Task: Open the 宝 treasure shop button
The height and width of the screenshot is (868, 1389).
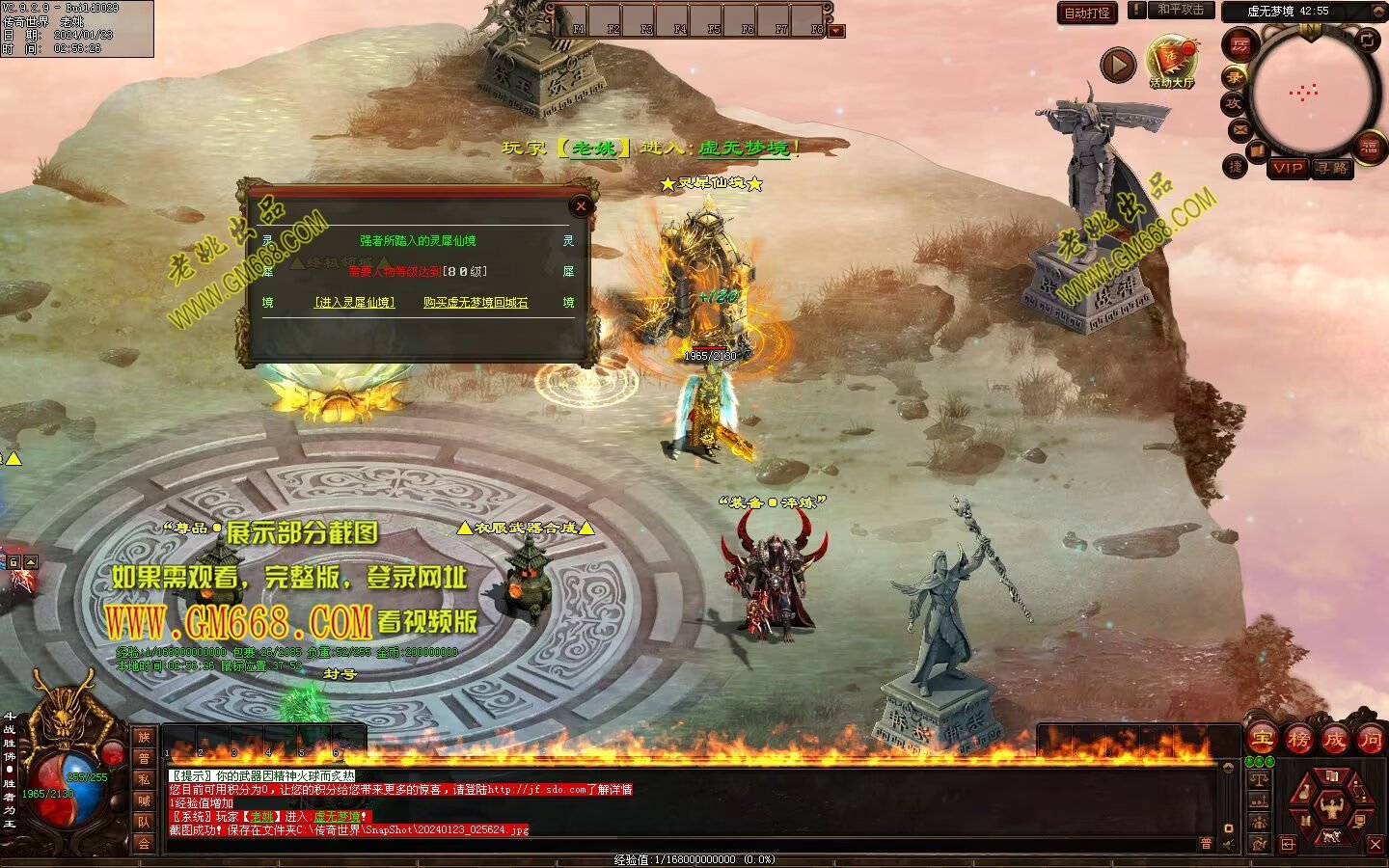Action: (x=1263, y=740)
